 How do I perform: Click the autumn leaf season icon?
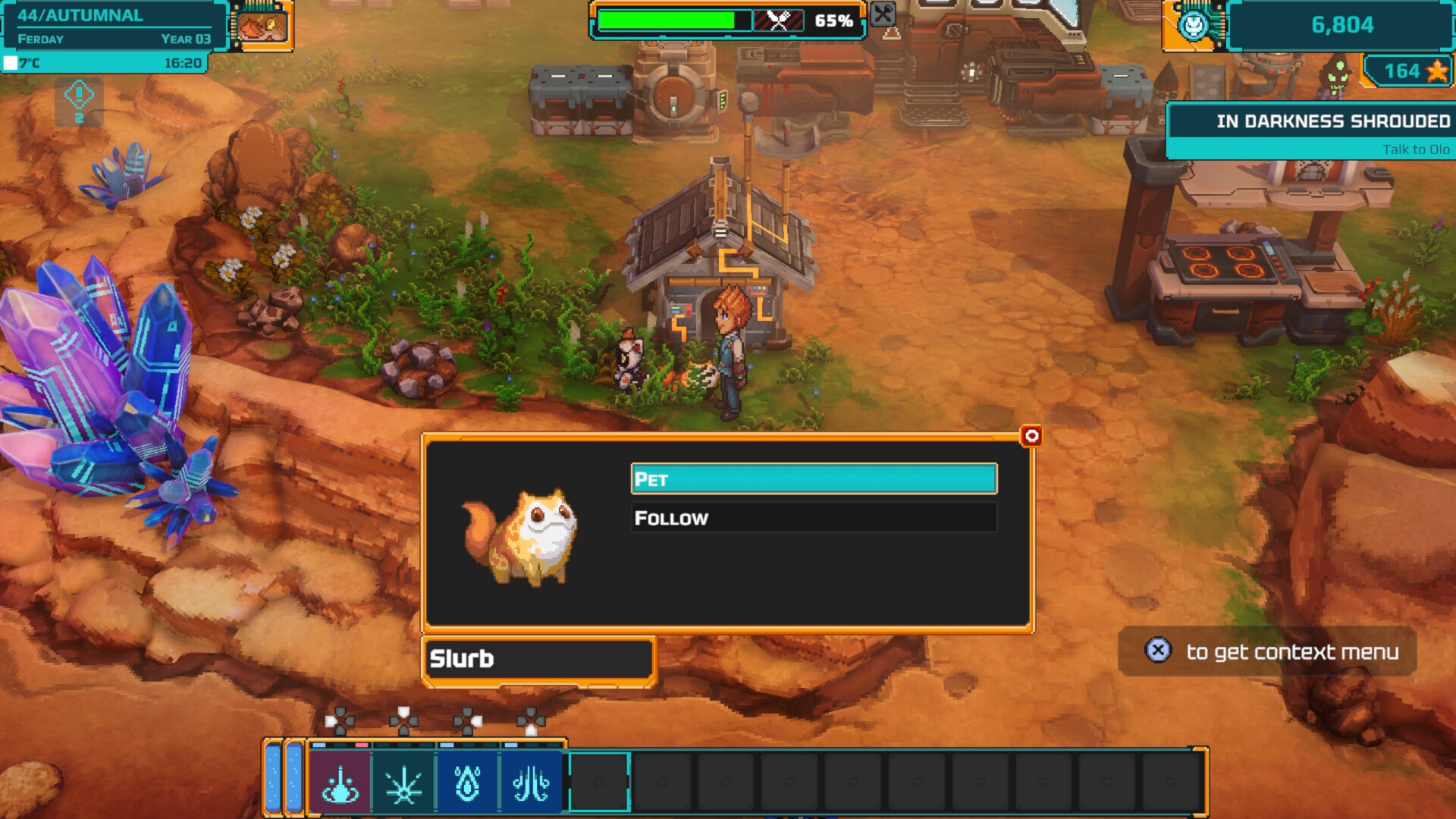[x=262, y=26]
